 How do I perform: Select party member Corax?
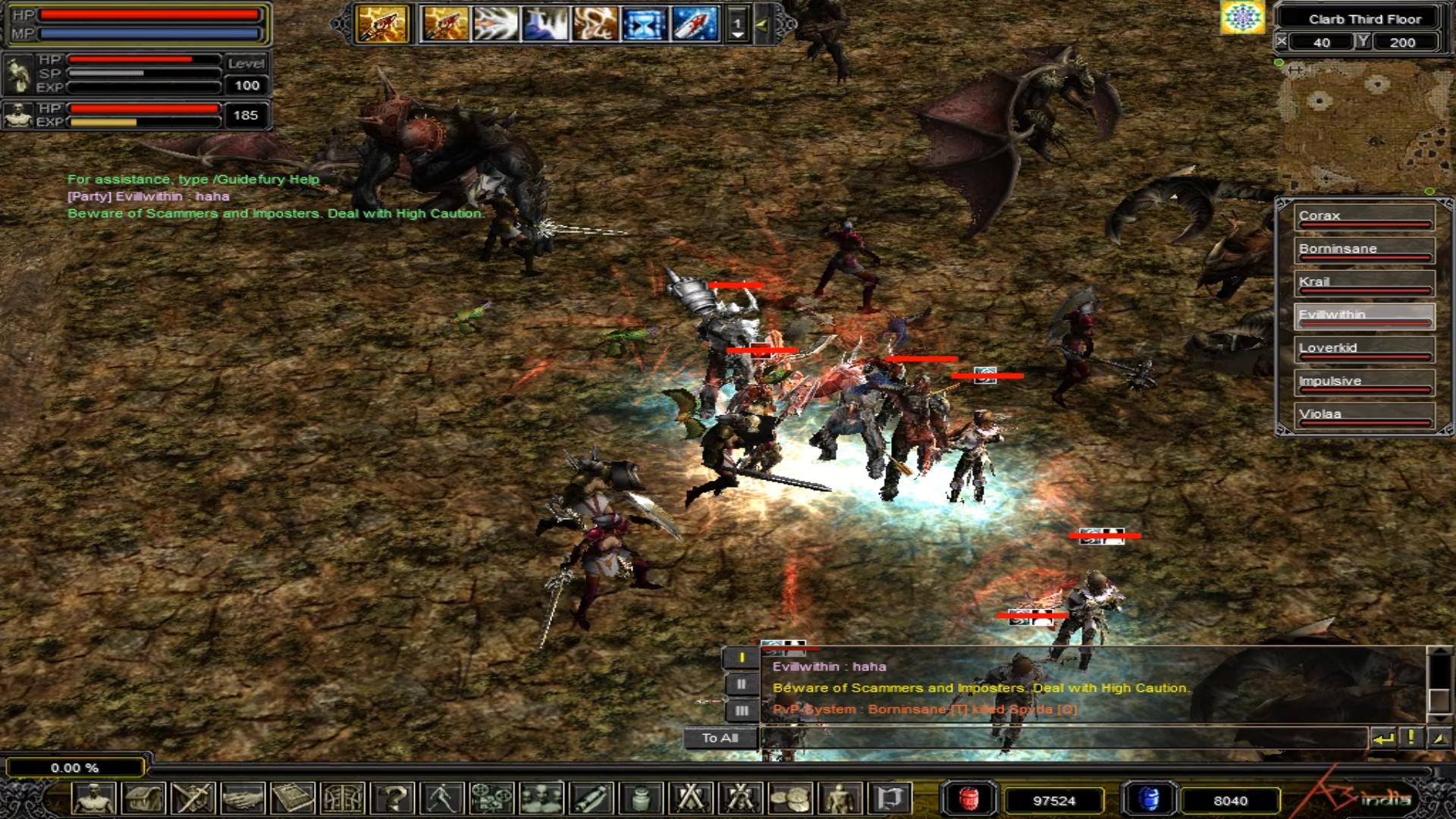[1363, 217]
